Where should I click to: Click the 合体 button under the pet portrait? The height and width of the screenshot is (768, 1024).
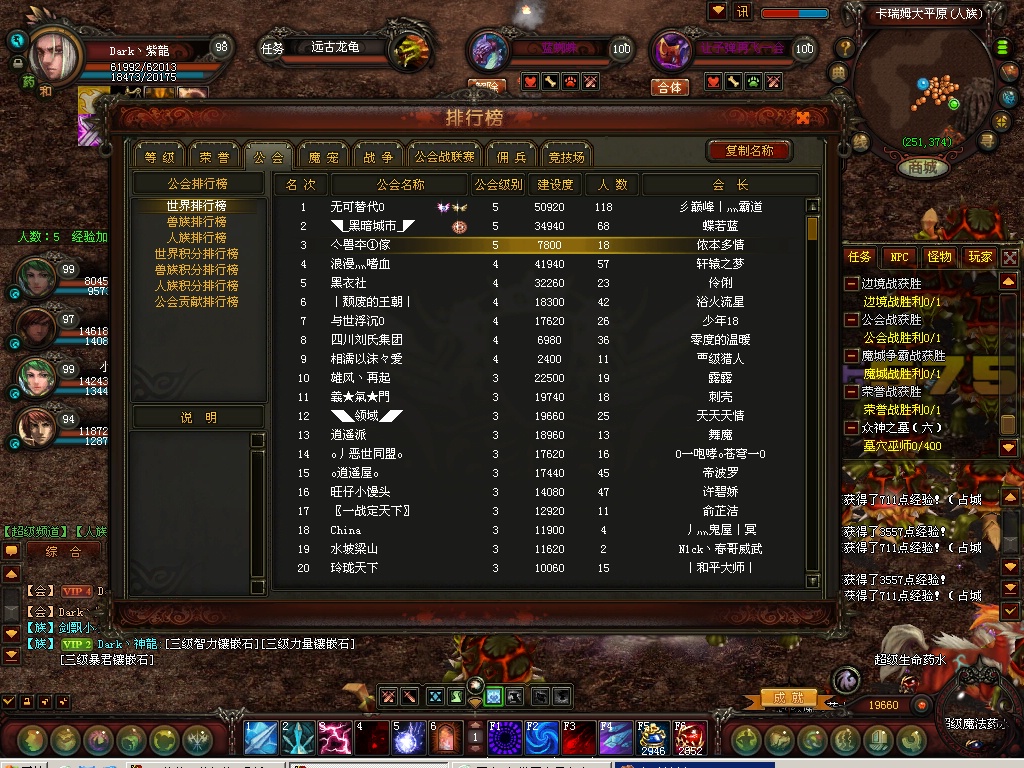(670, 87)
